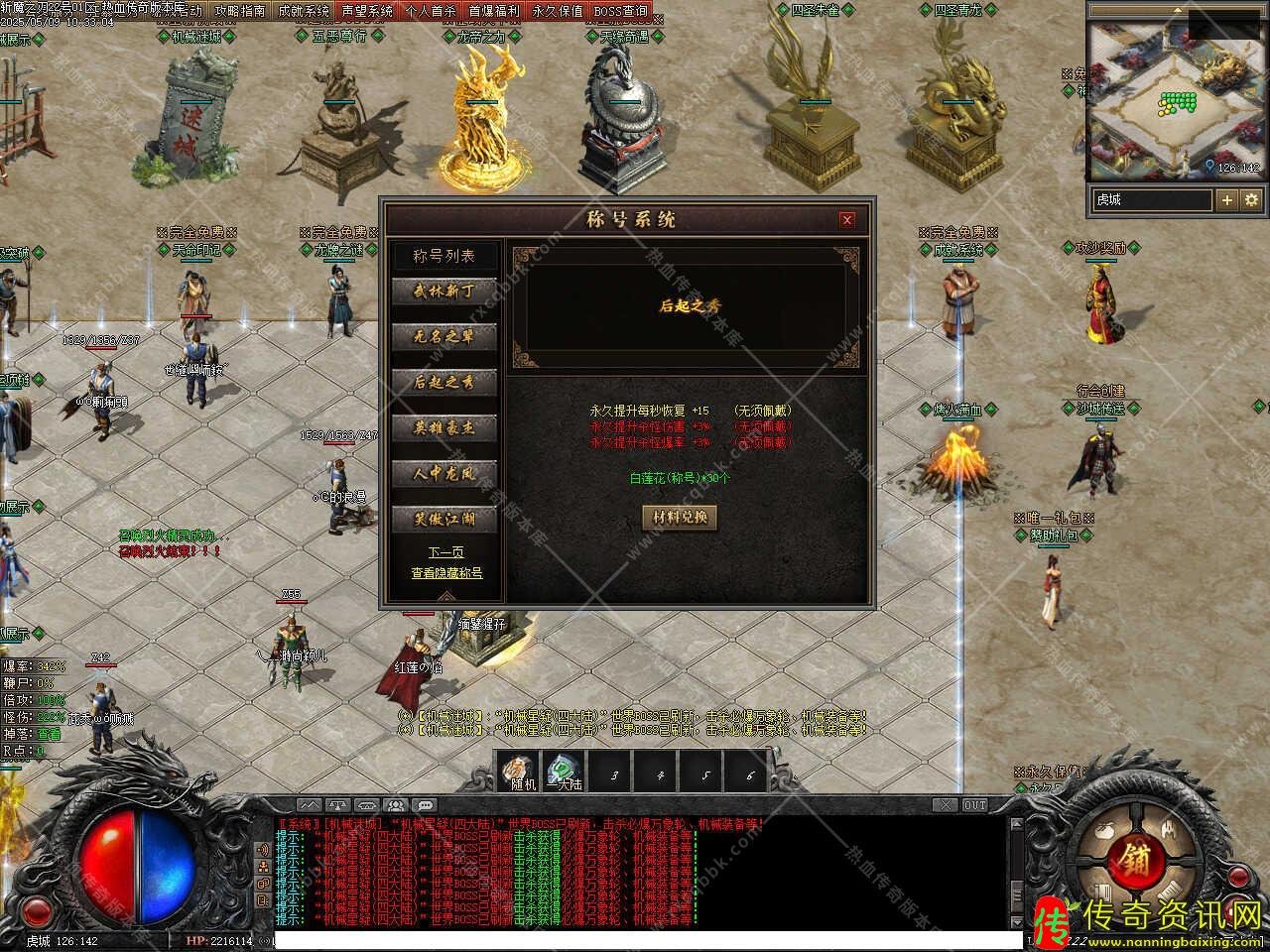Select the 武林新丁 title
This screenshot has height=952, width=1270.
click(444, 291)
